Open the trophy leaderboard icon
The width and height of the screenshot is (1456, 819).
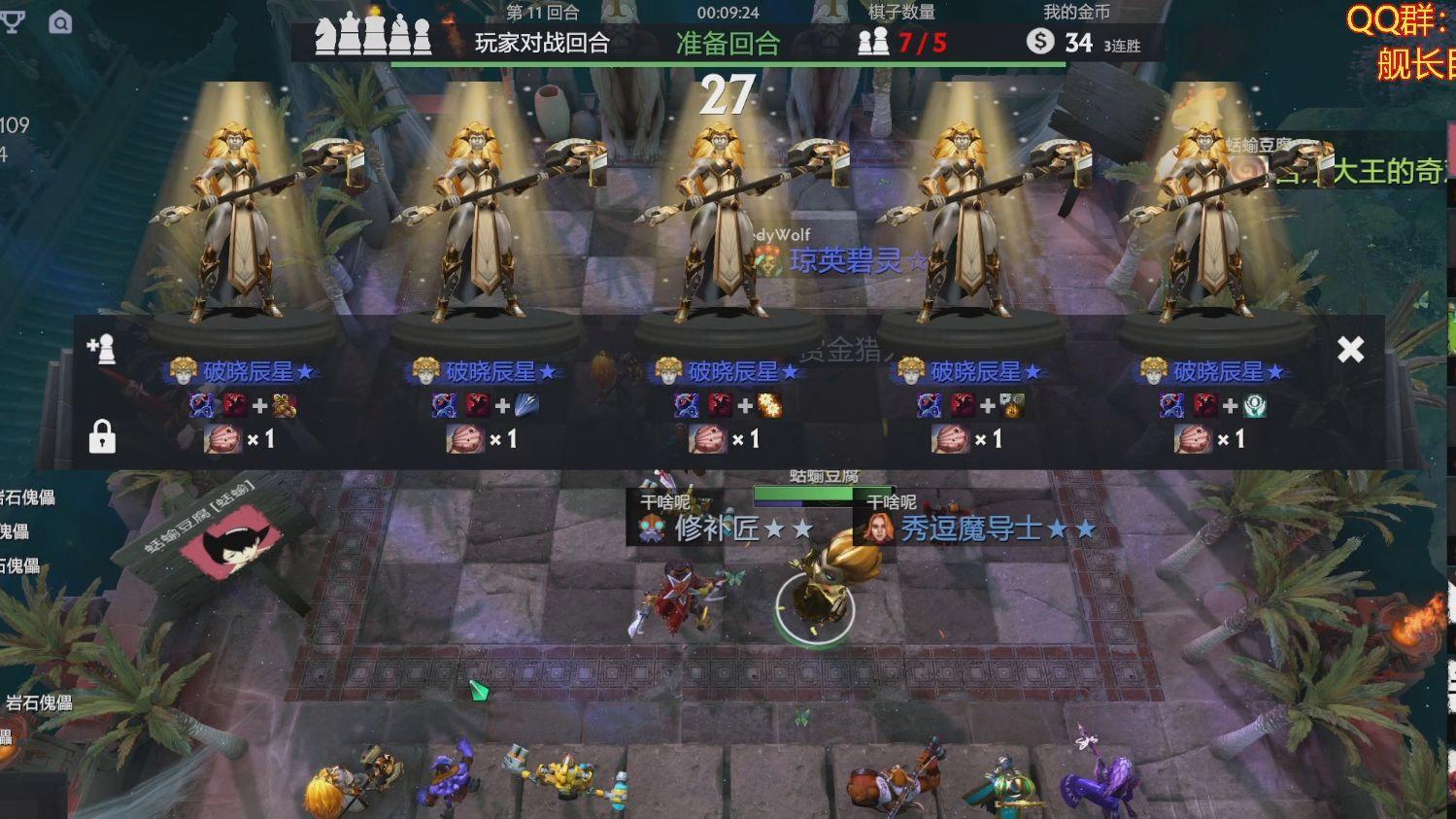13,21
